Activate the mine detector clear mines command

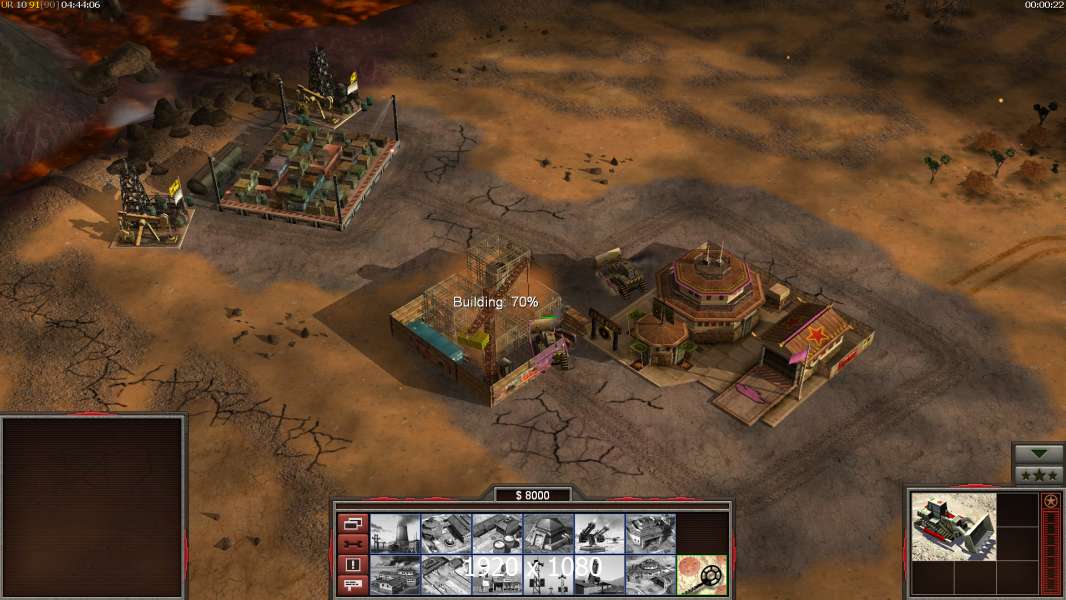click(702, 575)
